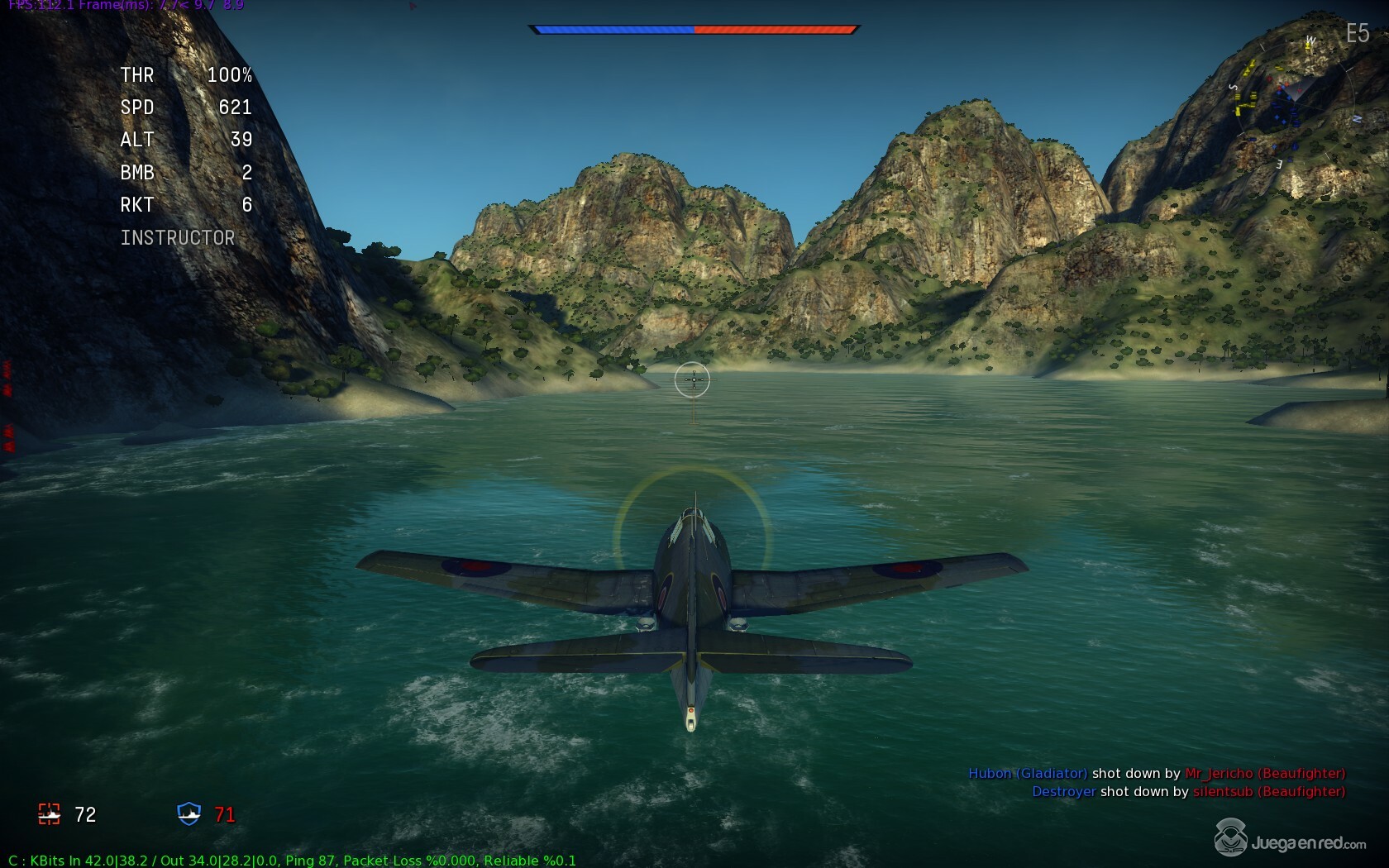Open the Juegaenred.com watermark logo
This screenshot has height=868, width=1389.
(x=1290, y=840)
